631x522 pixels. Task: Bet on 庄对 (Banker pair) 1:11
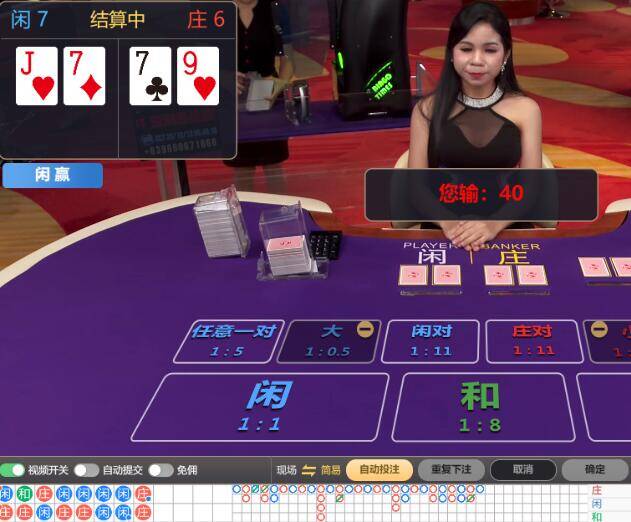533,340
